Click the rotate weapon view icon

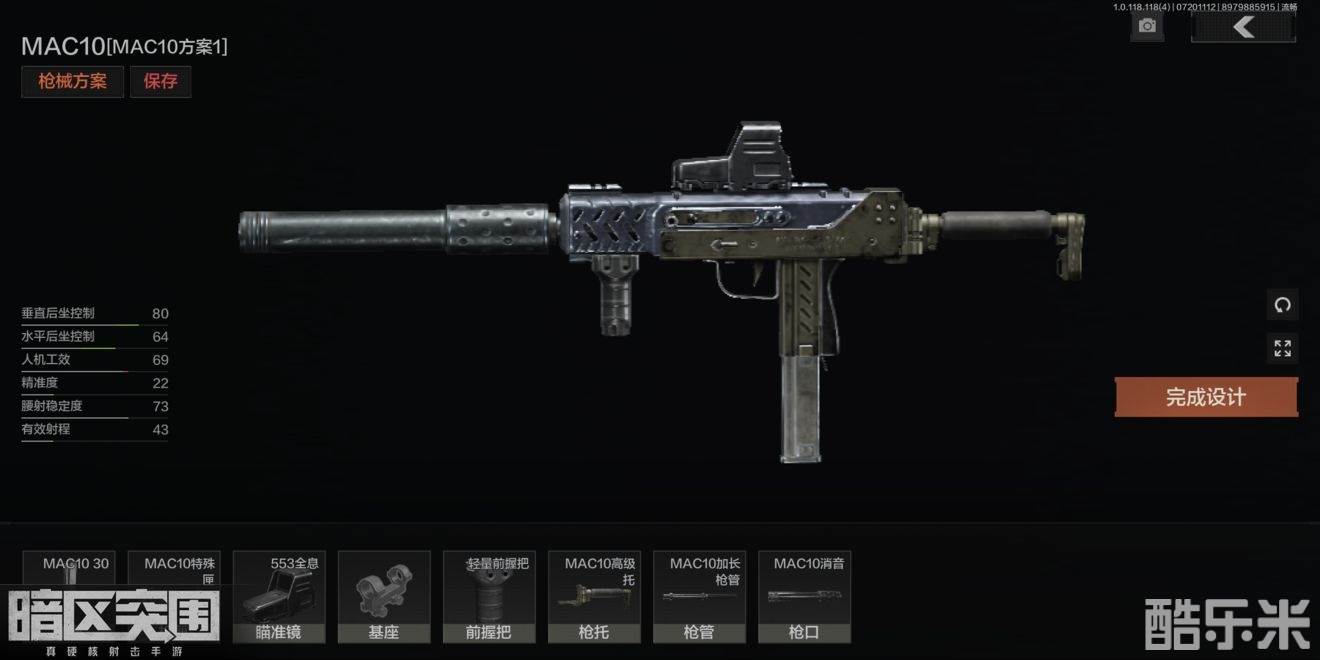pos(1282,304)
